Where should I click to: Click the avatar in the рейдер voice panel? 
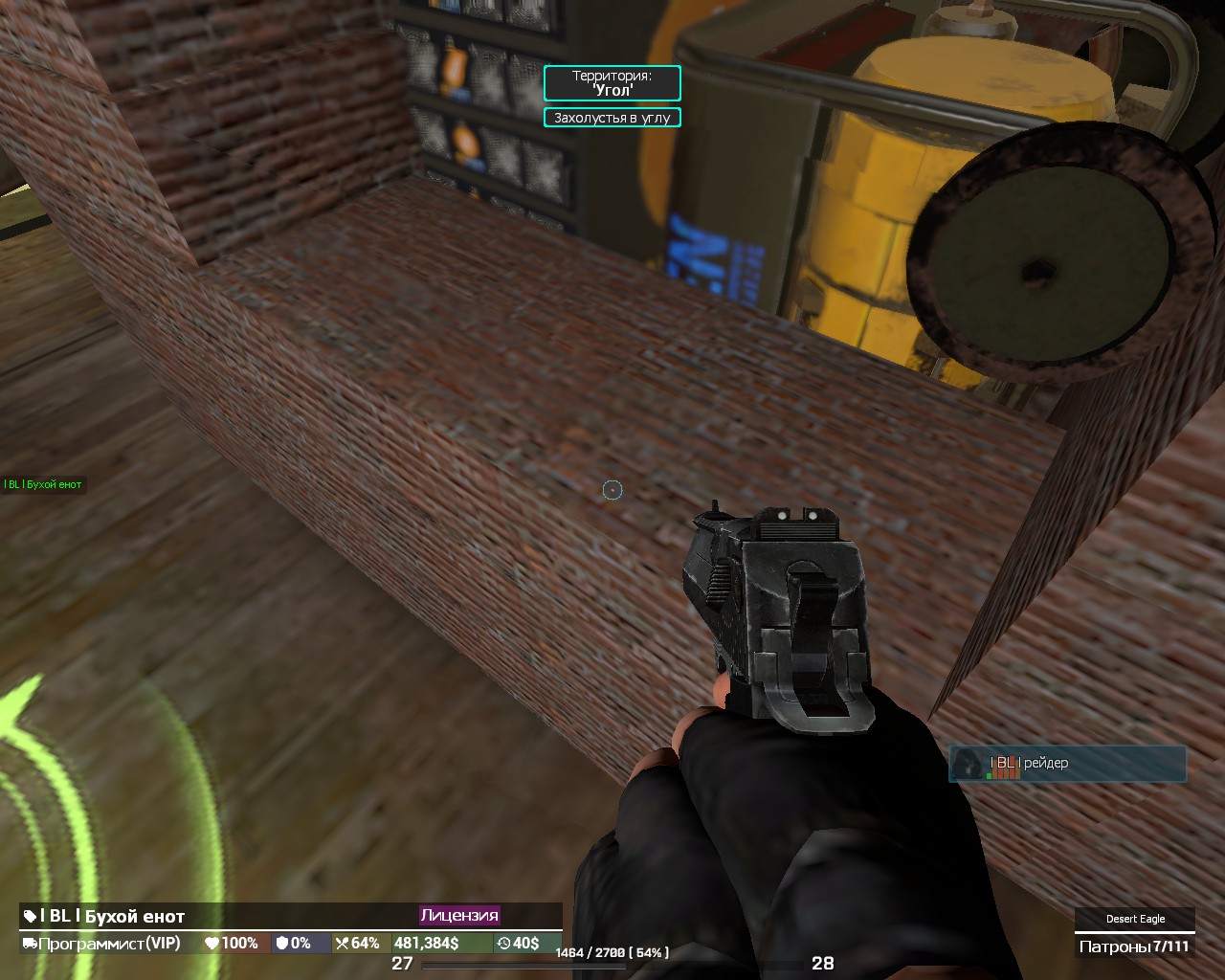[x=968, y=764]
